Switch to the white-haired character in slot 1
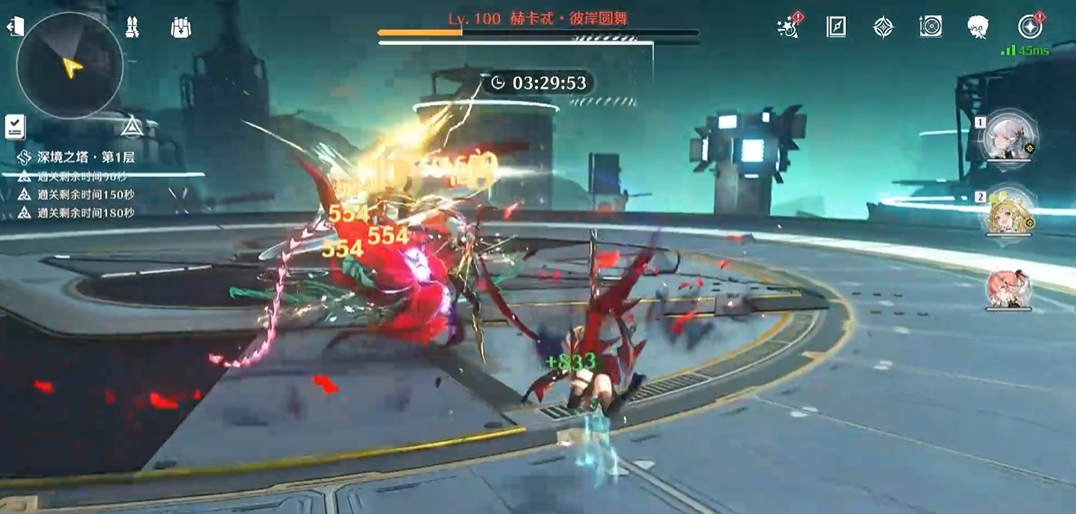The height and width of the screenshot is (514, 1076). click(1010, 137)
